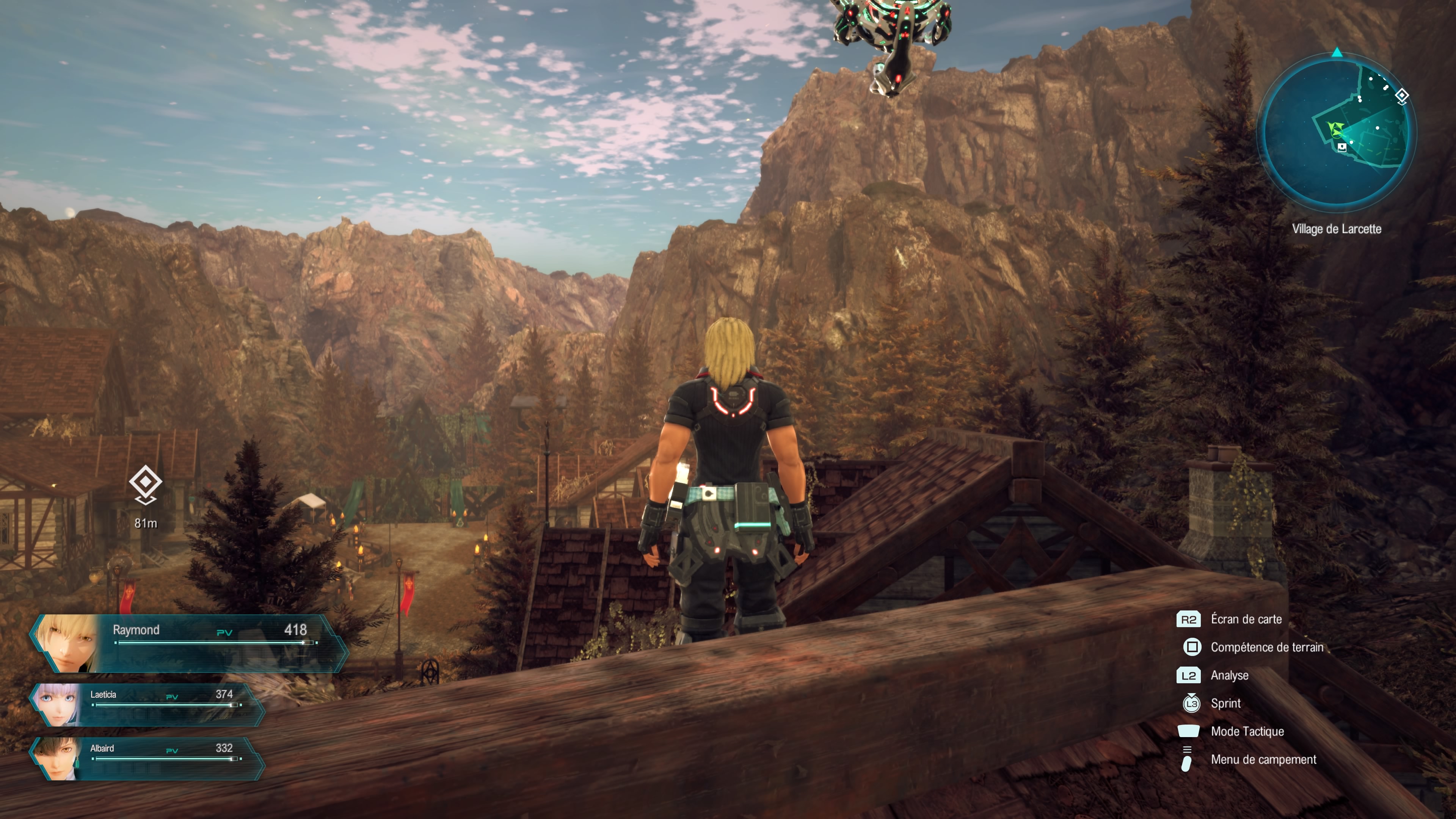
Task: Select Albaird's party portrait
Action: 56,758
